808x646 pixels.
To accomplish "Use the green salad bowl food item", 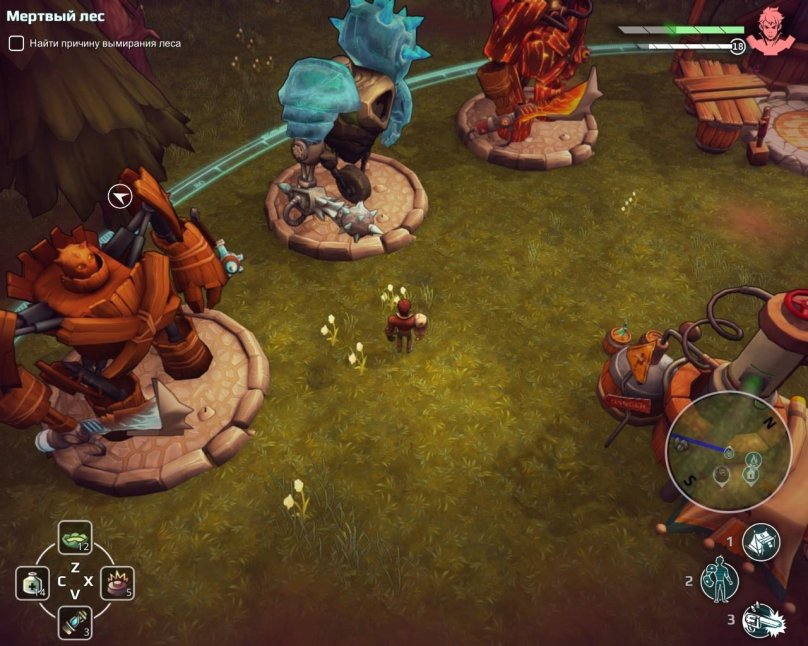I will coord(75,538).
